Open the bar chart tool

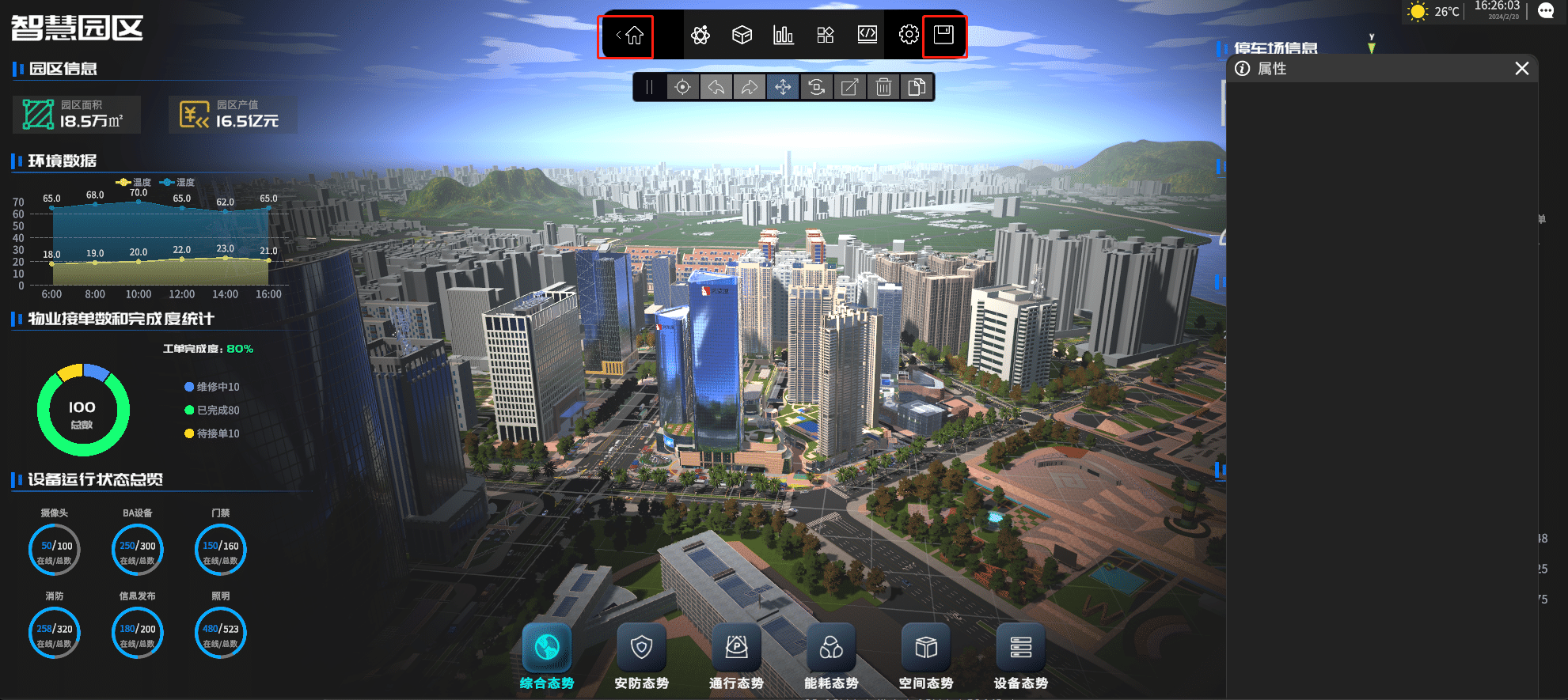(784, 35)
